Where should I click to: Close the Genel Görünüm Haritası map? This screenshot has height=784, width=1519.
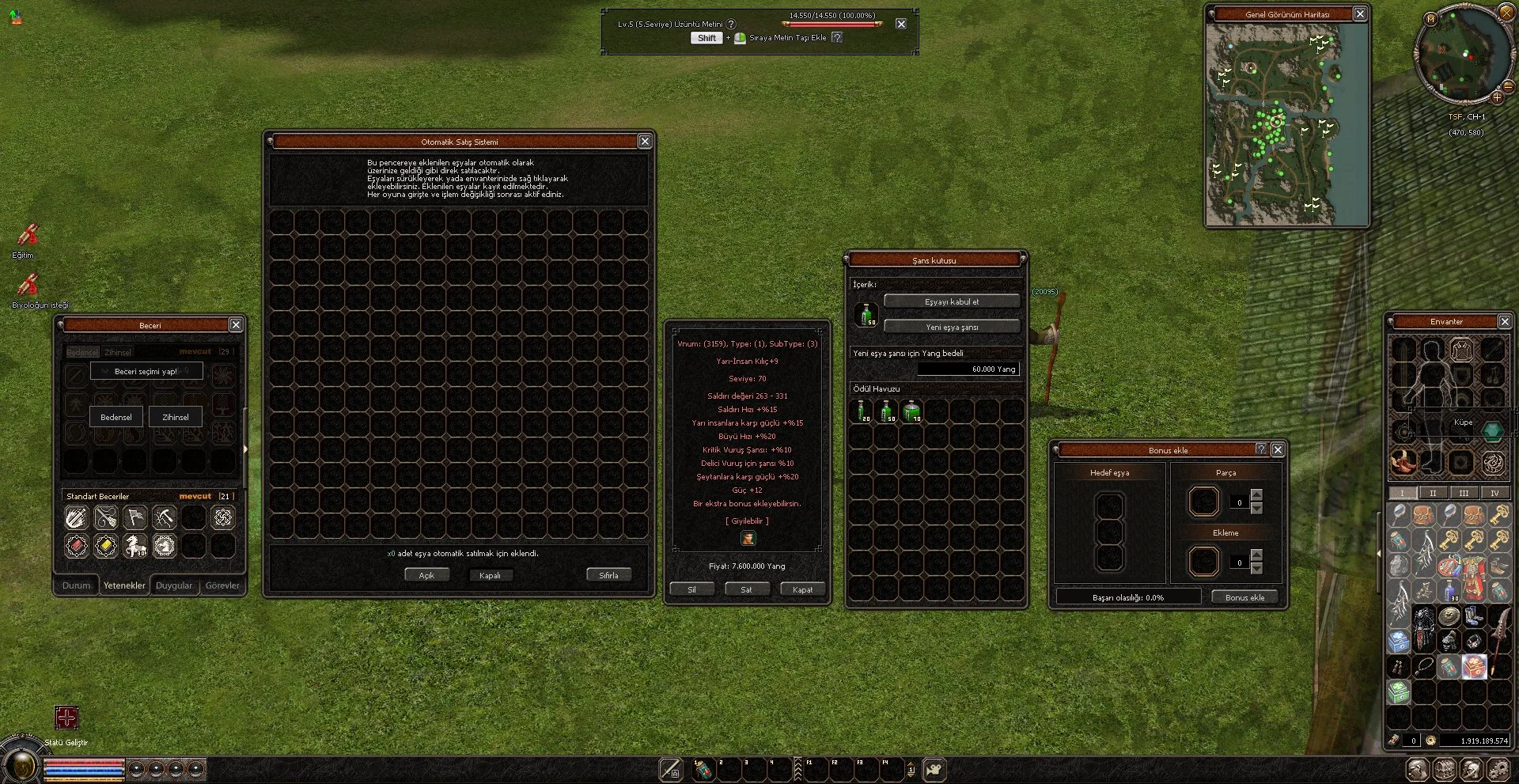1359,14
